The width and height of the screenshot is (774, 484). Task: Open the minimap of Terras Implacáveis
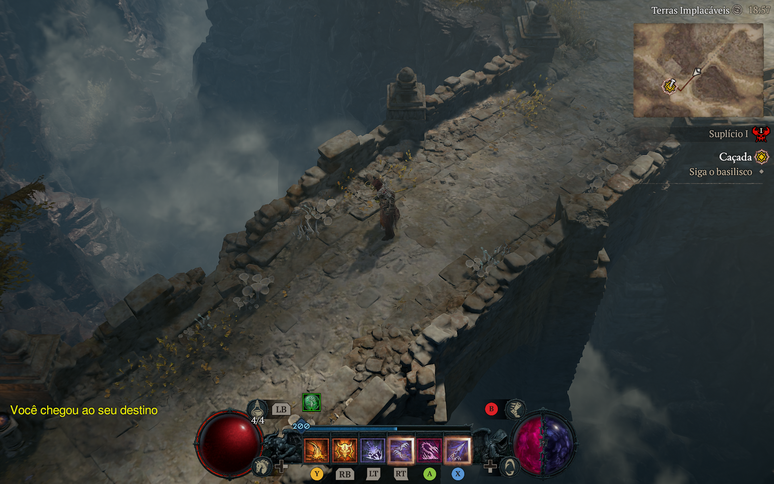coord(698,70)
